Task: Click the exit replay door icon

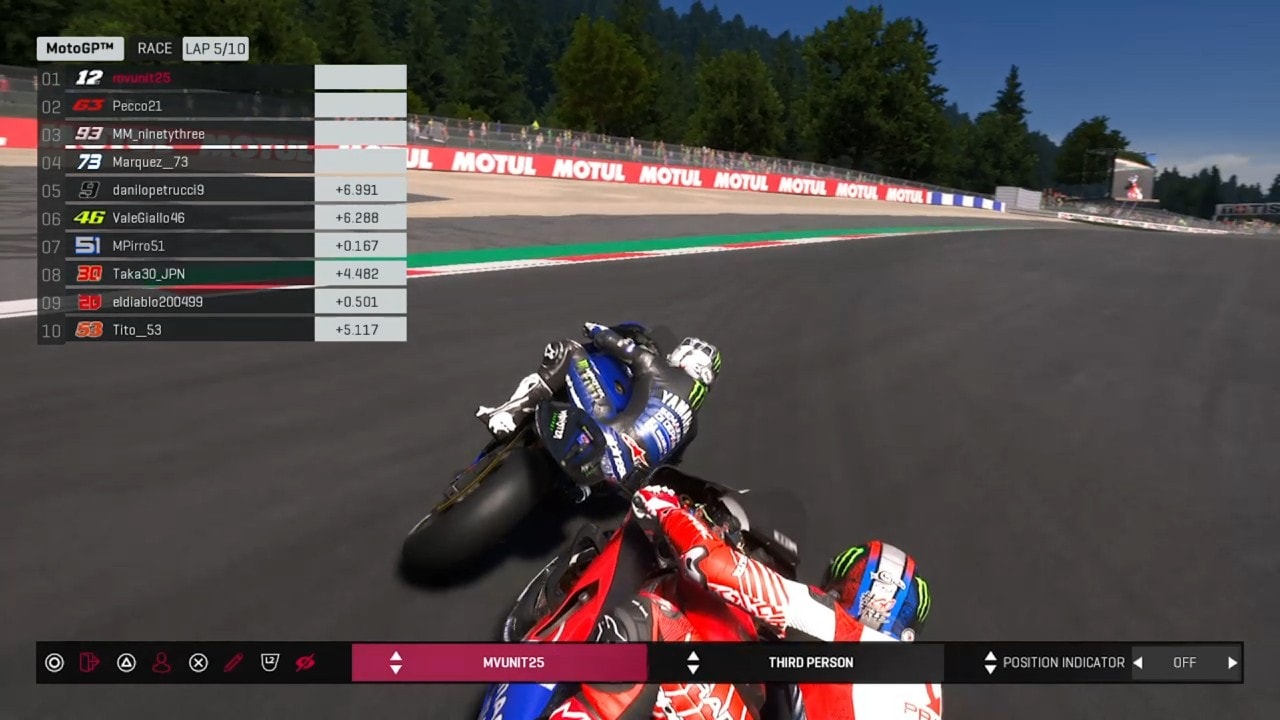Action: coord(90,662)
